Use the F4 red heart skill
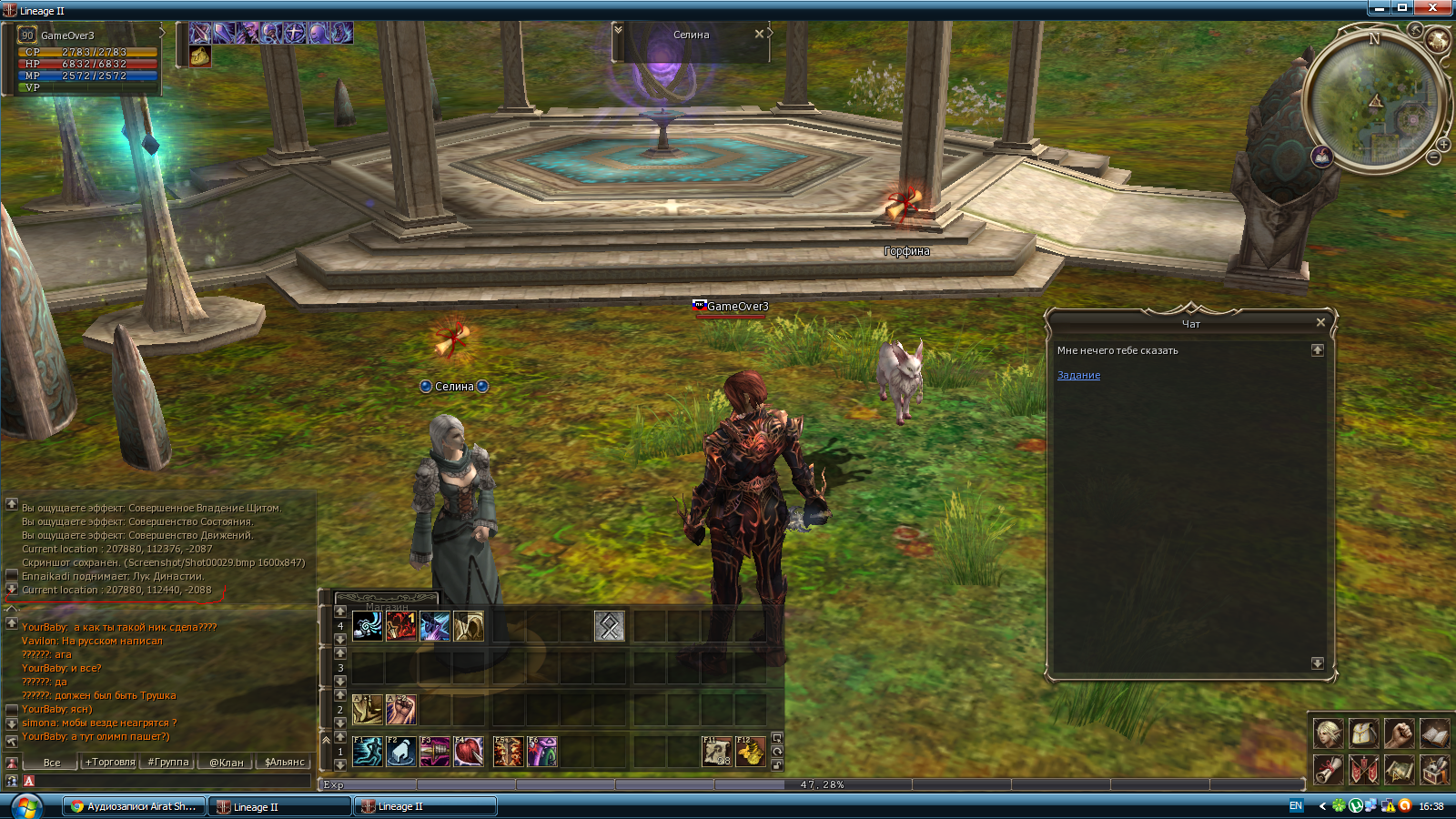The width and height of the screenshot is (1456, 819). [x=469, y=752]
